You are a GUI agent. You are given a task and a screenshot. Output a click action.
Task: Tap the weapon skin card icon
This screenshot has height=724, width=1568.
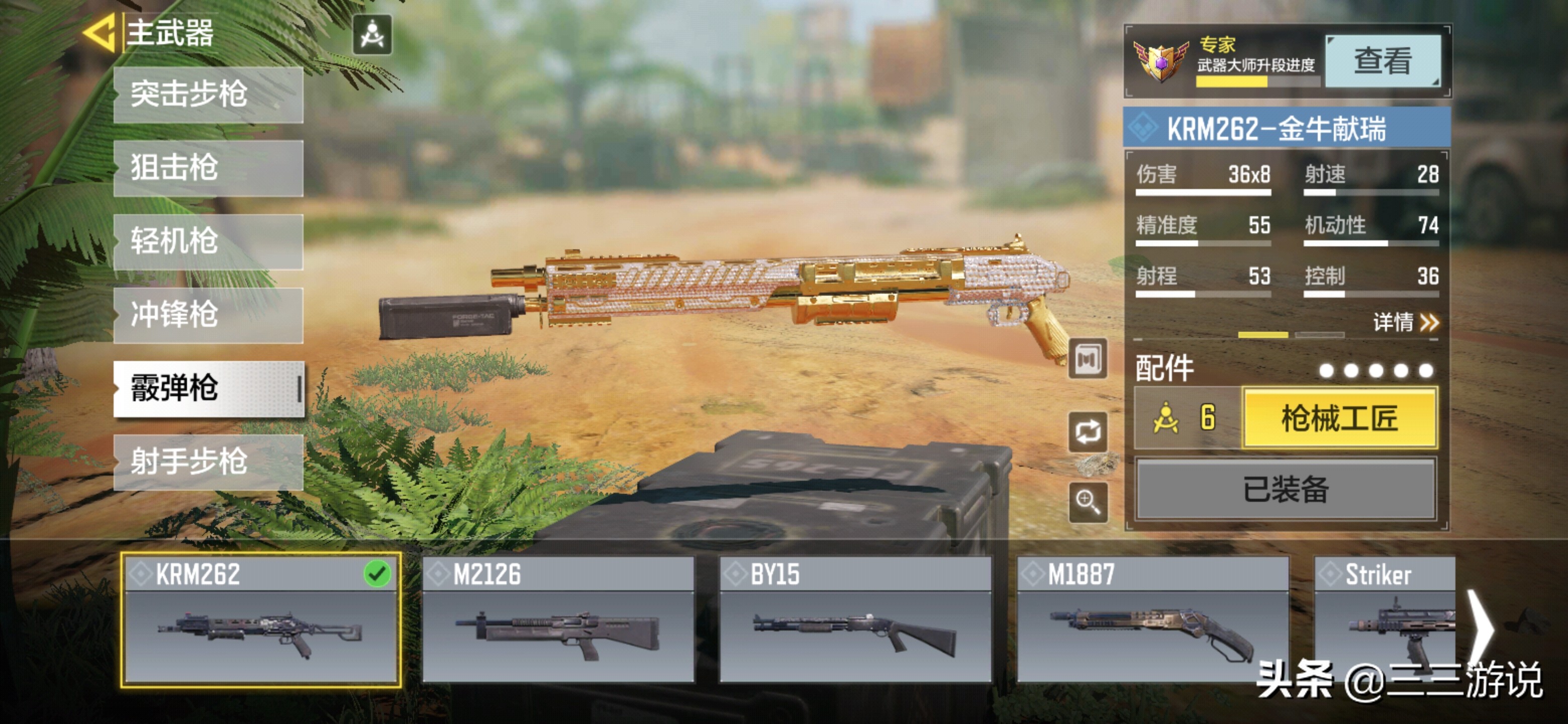point(1088,359)
